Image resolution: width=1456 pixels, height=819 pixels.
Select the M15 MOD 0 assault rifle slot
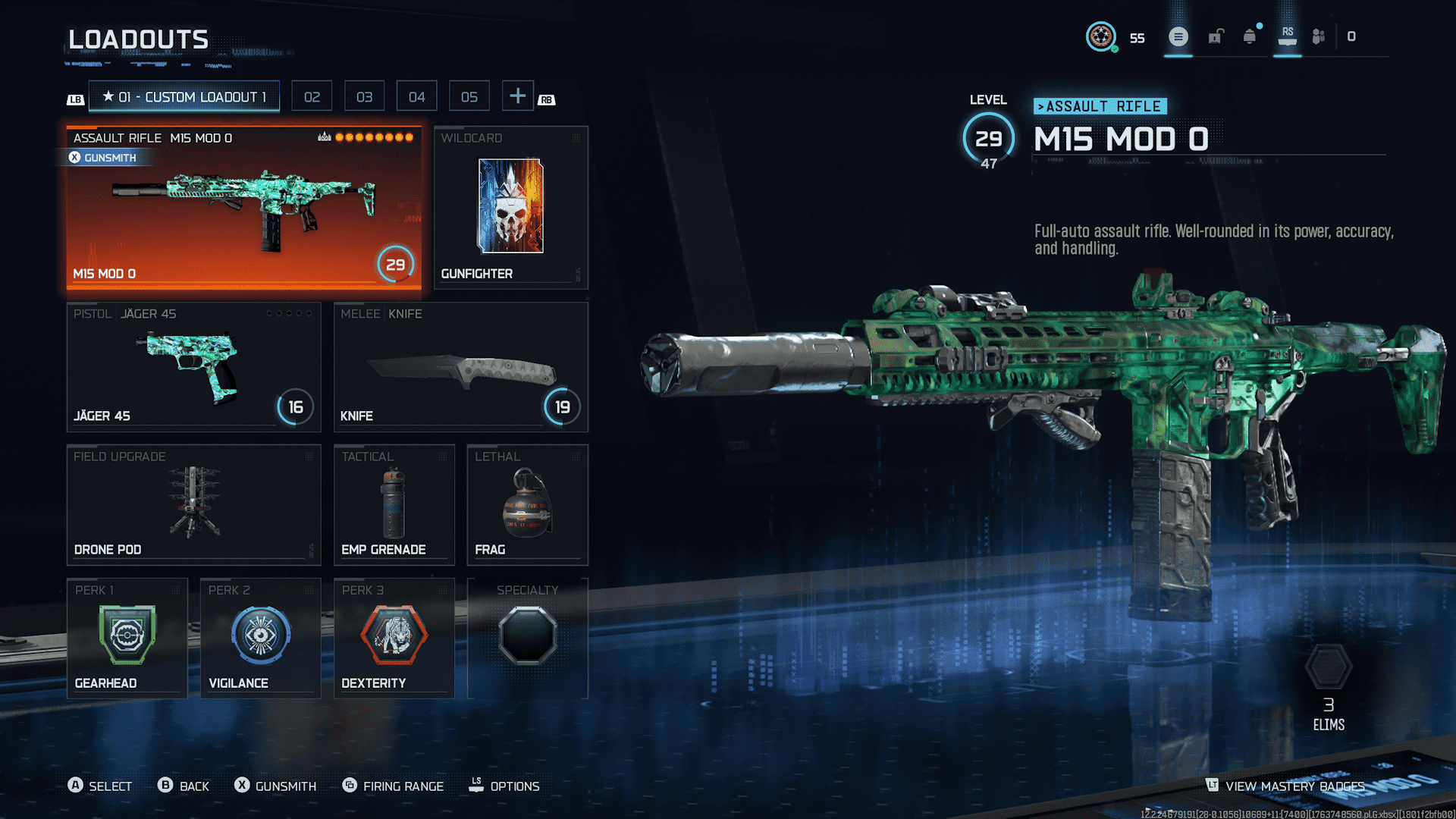coord(243,208)
